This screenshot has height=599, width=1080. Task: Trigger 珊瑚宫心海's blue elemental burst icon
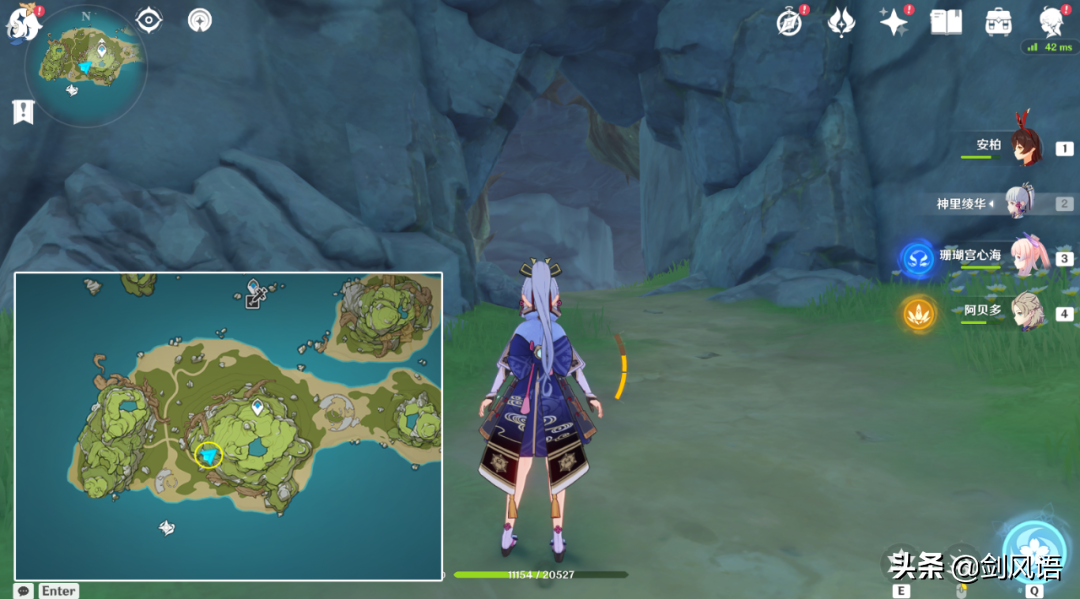(x=917, y=259)
